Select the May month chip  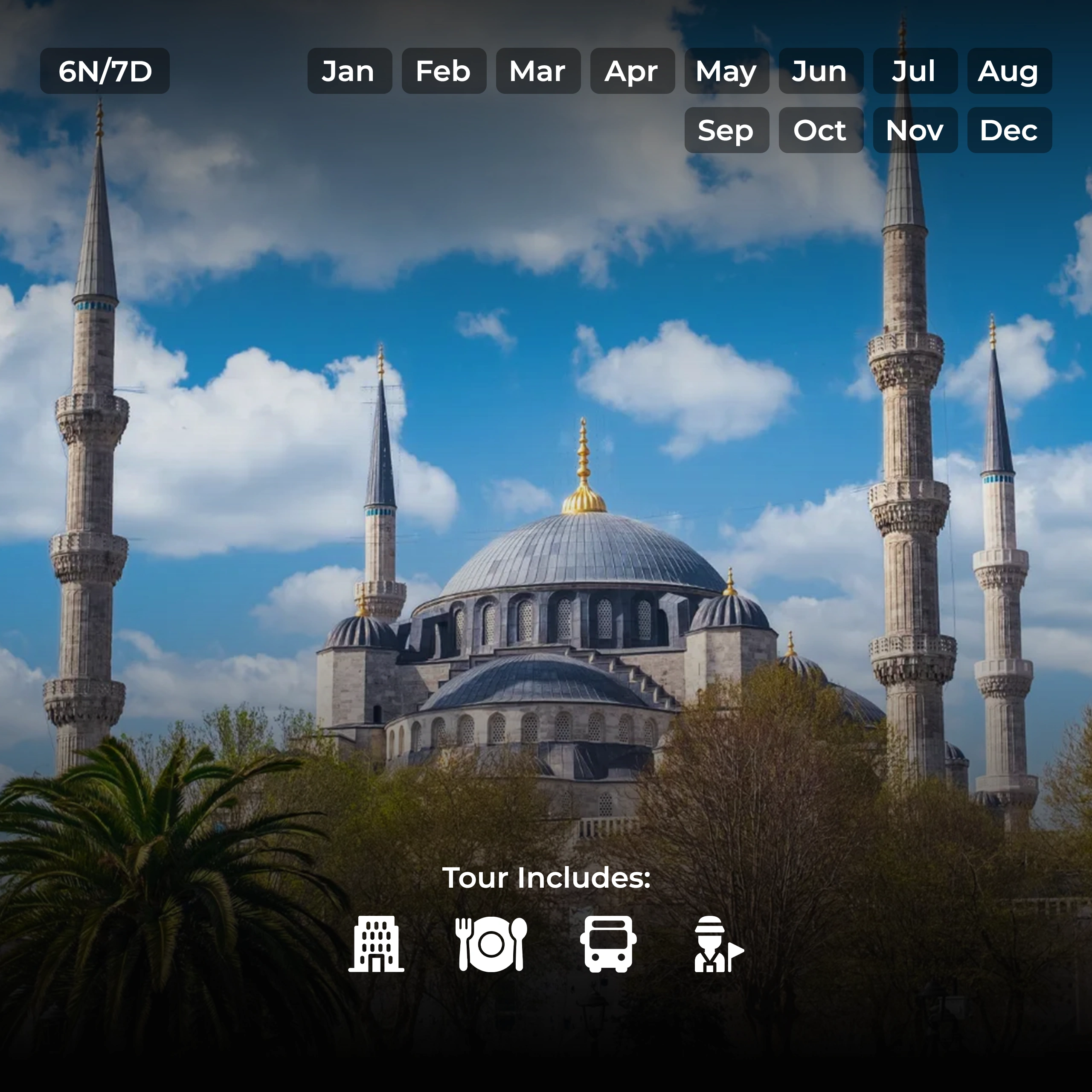[727, 71]
